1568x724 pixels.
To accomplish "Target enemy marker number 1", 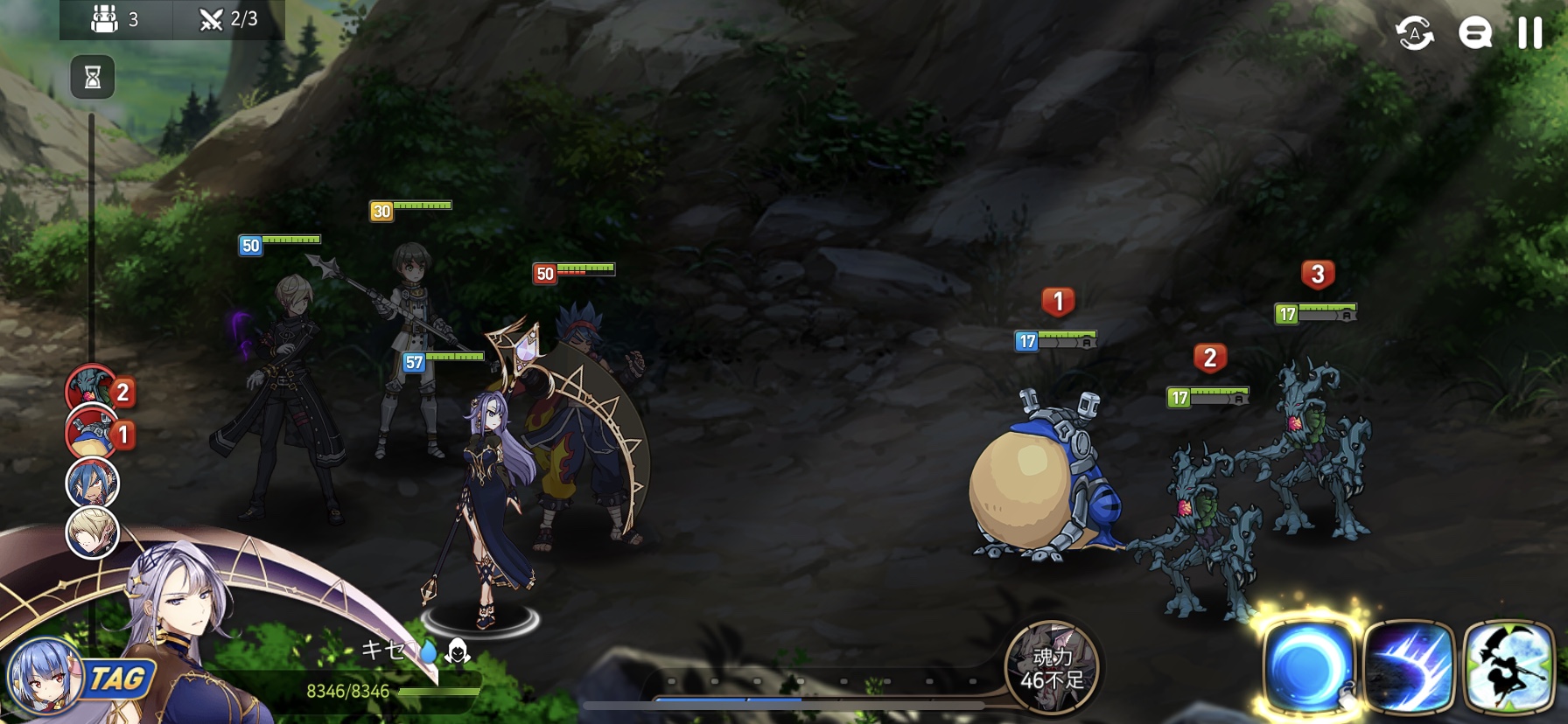I will [x=1058, y=303].
